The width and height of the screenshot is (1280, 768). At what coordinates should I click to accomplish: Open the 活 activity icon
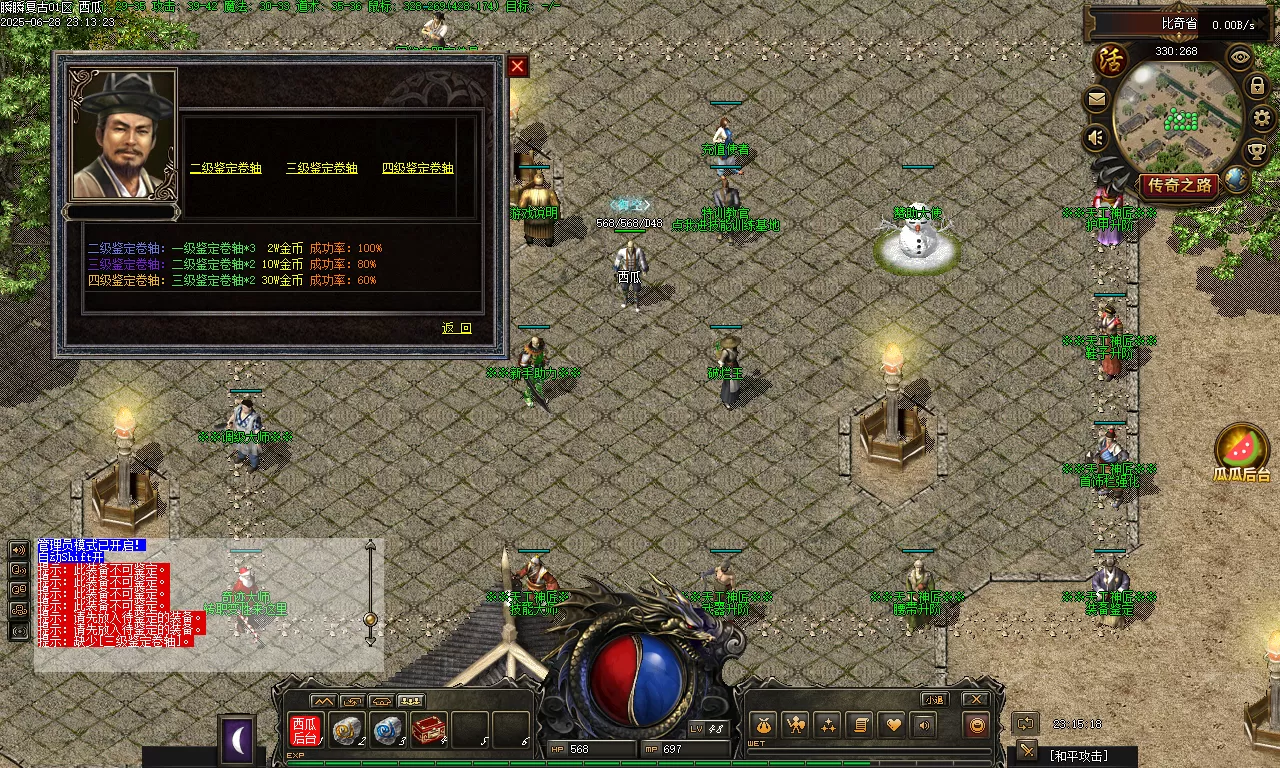[x=1111, y=60]
